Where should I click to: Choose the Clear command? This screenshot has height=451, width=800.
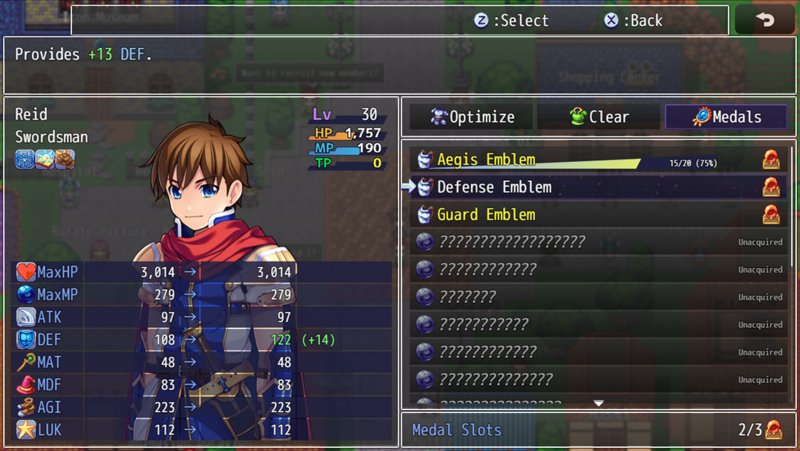[x=599, y=117]
